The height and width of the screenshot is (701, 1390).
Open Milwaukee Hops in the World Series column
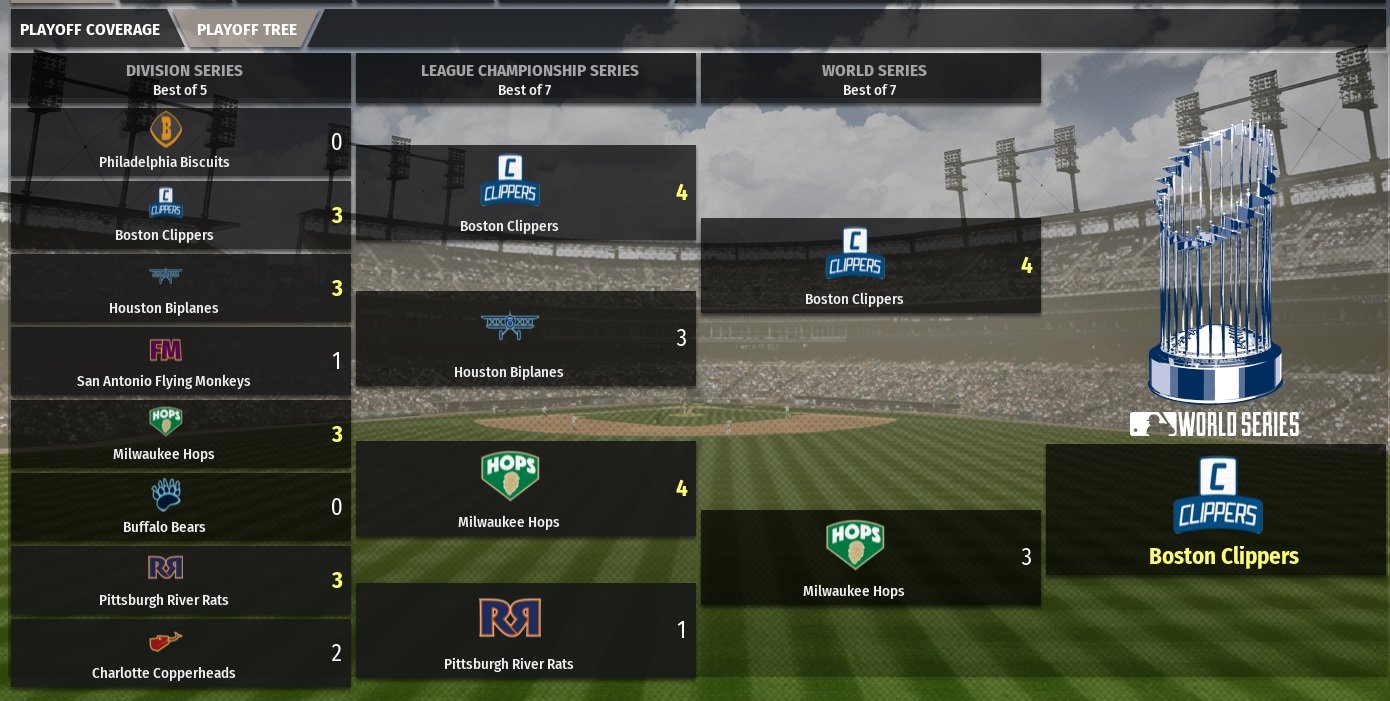coord(870,558)
